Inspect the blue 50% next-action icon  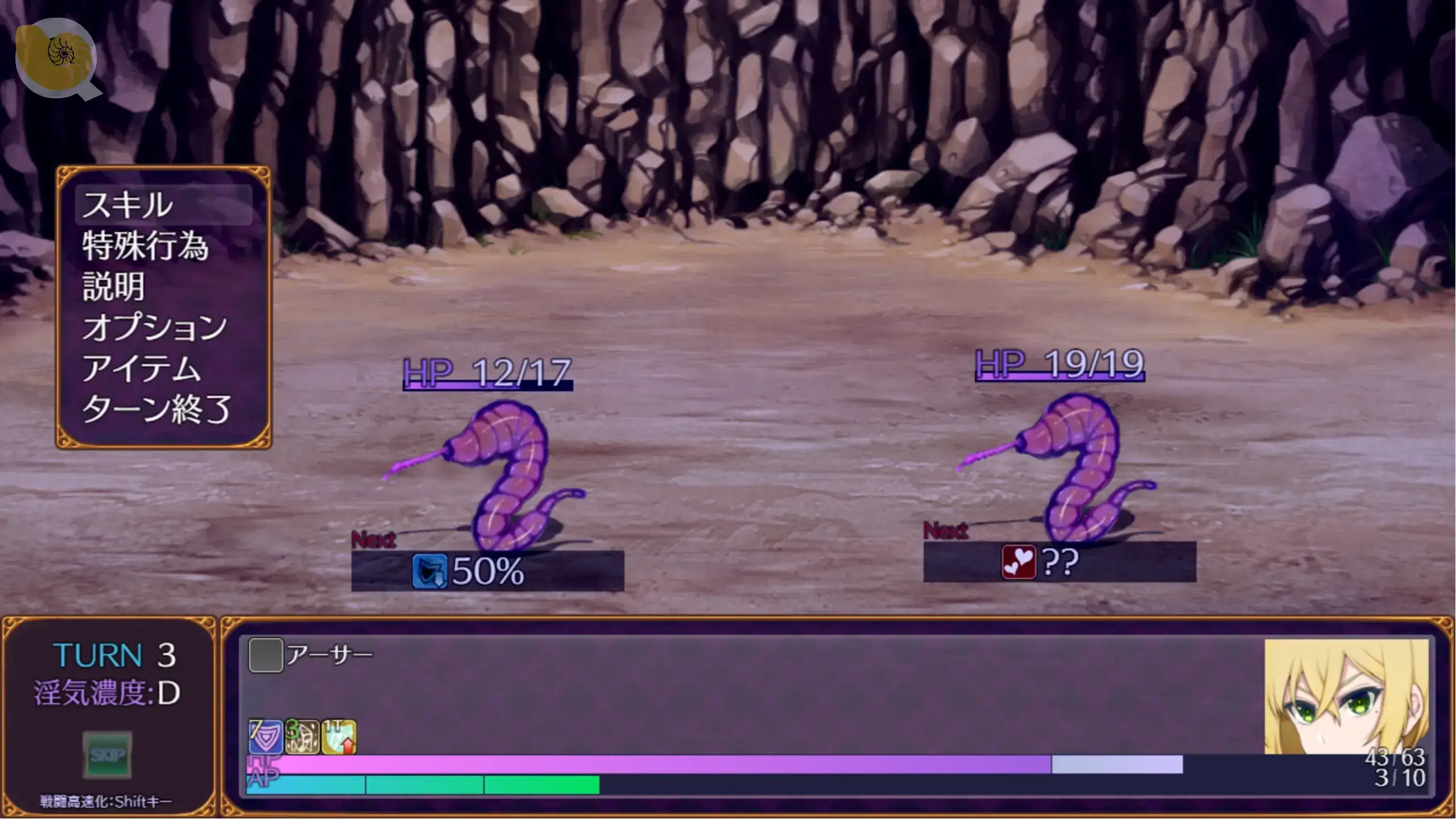pos(429,571)
